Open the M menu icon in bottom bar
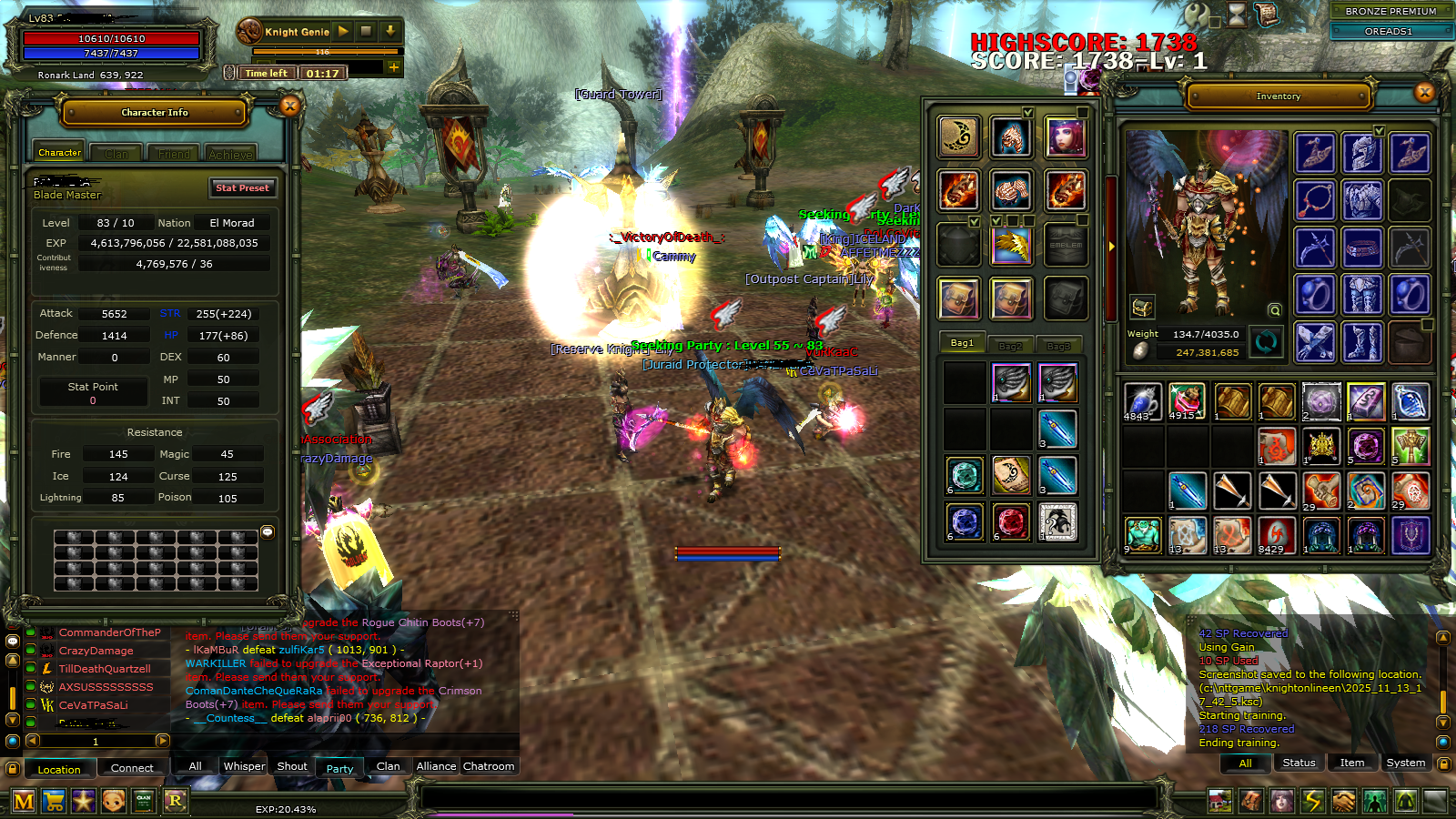The height and width of the screenshot is (819, 1456). pyautogui.click(x=24, y=801)
